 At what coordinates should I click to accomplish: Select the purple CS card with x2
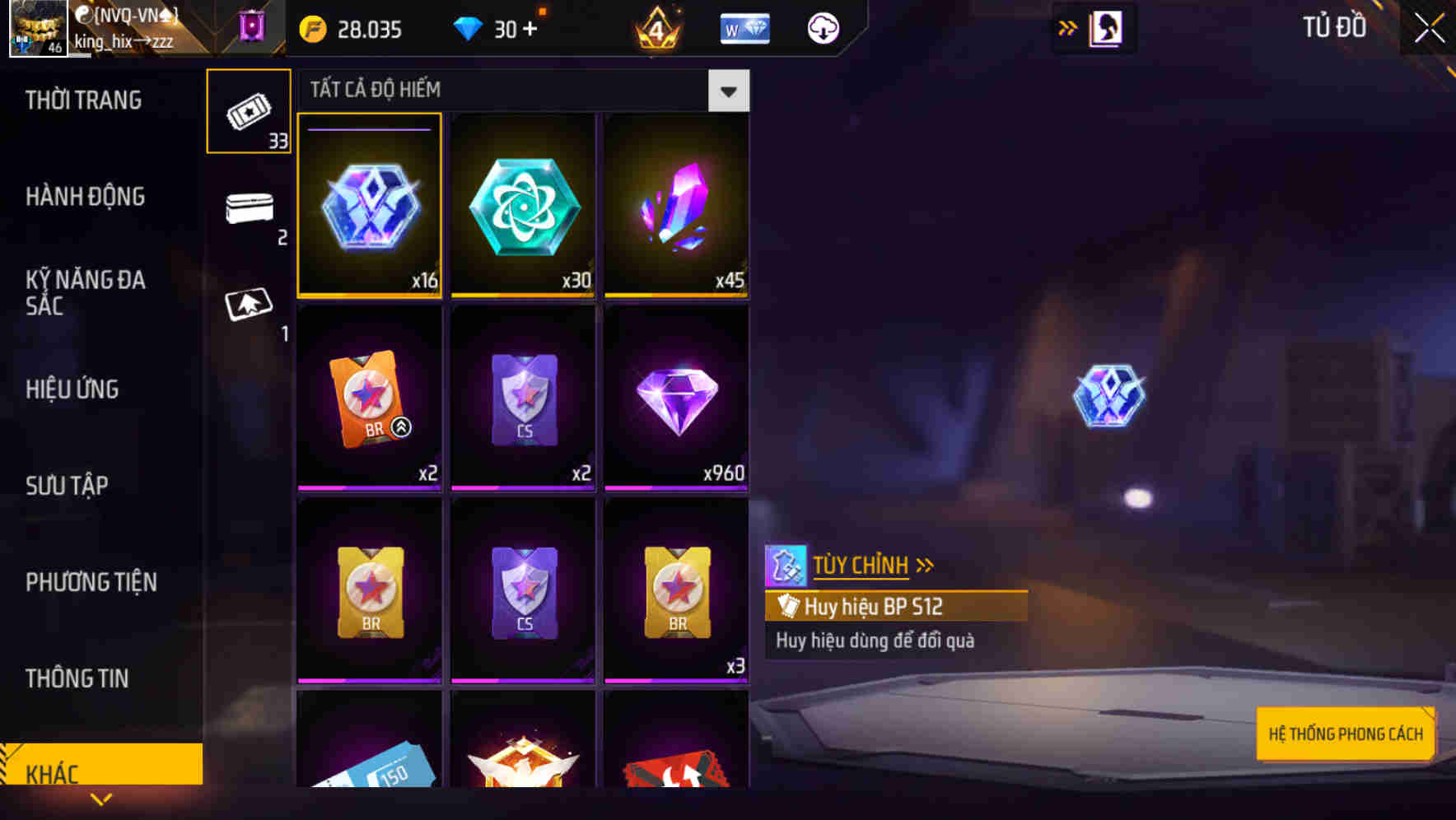(x=523, y=398)
